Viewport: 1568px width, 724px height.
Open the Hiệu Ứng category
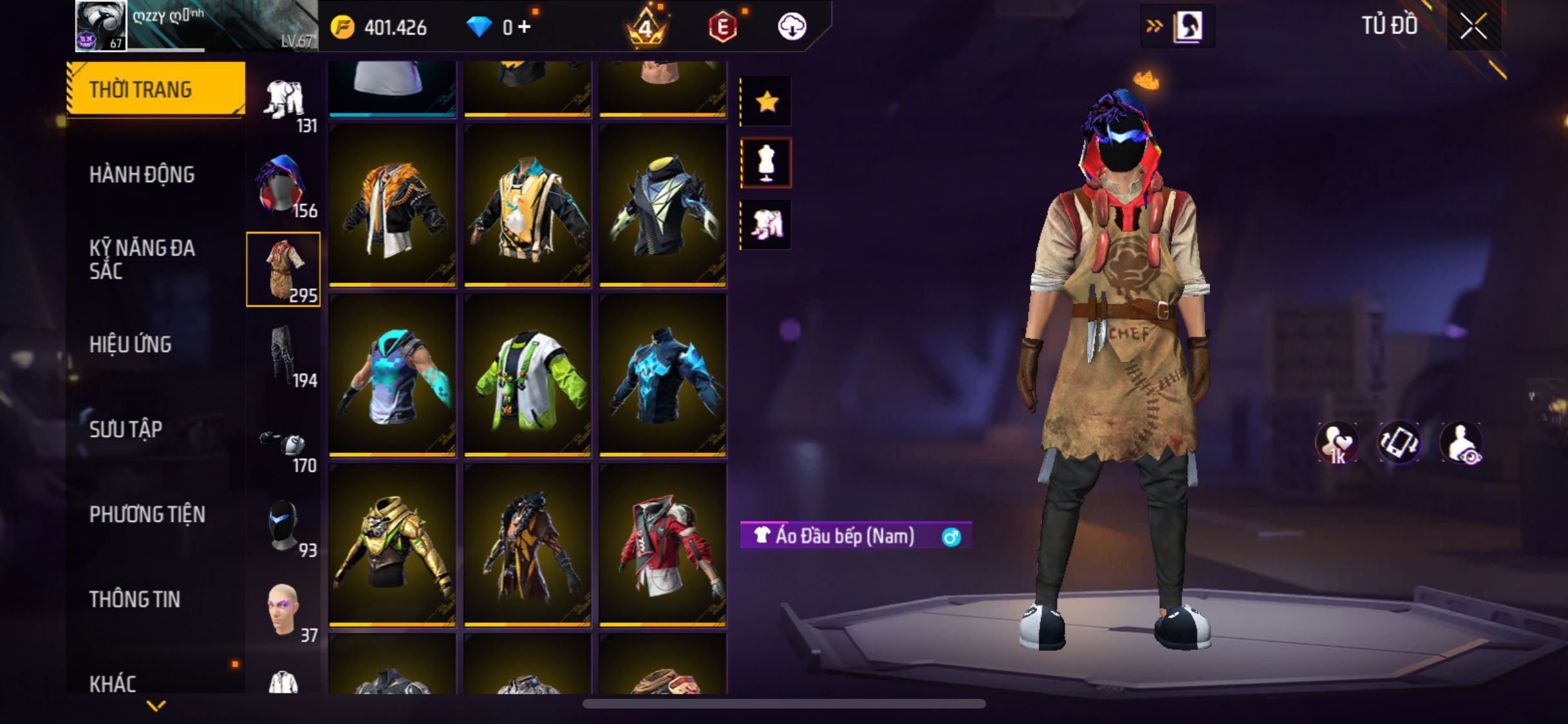tap(130, 344)
